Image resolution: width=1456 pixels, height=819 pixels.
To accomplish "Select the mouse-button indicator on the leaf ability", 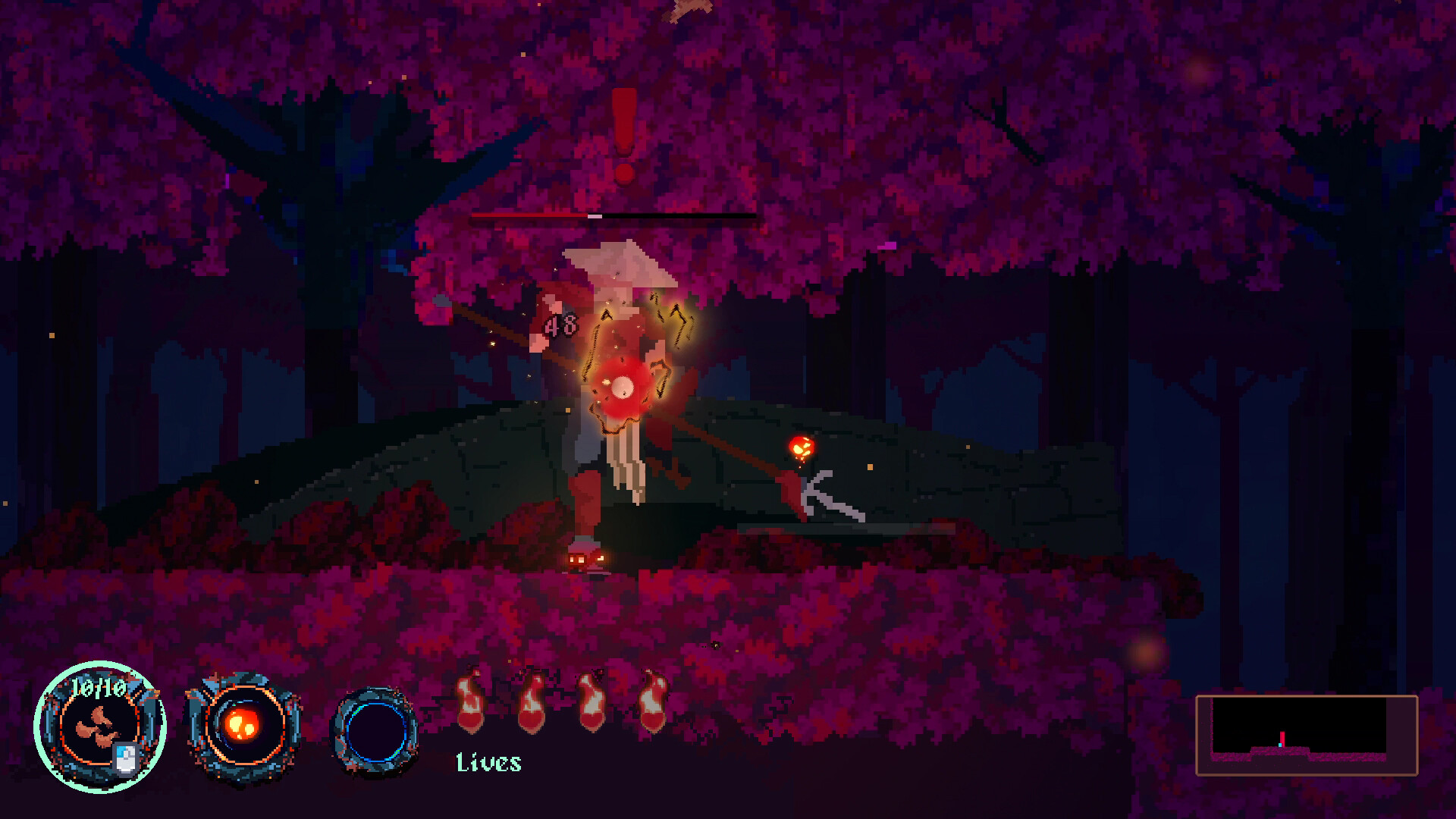I will [x=124, y=759].
